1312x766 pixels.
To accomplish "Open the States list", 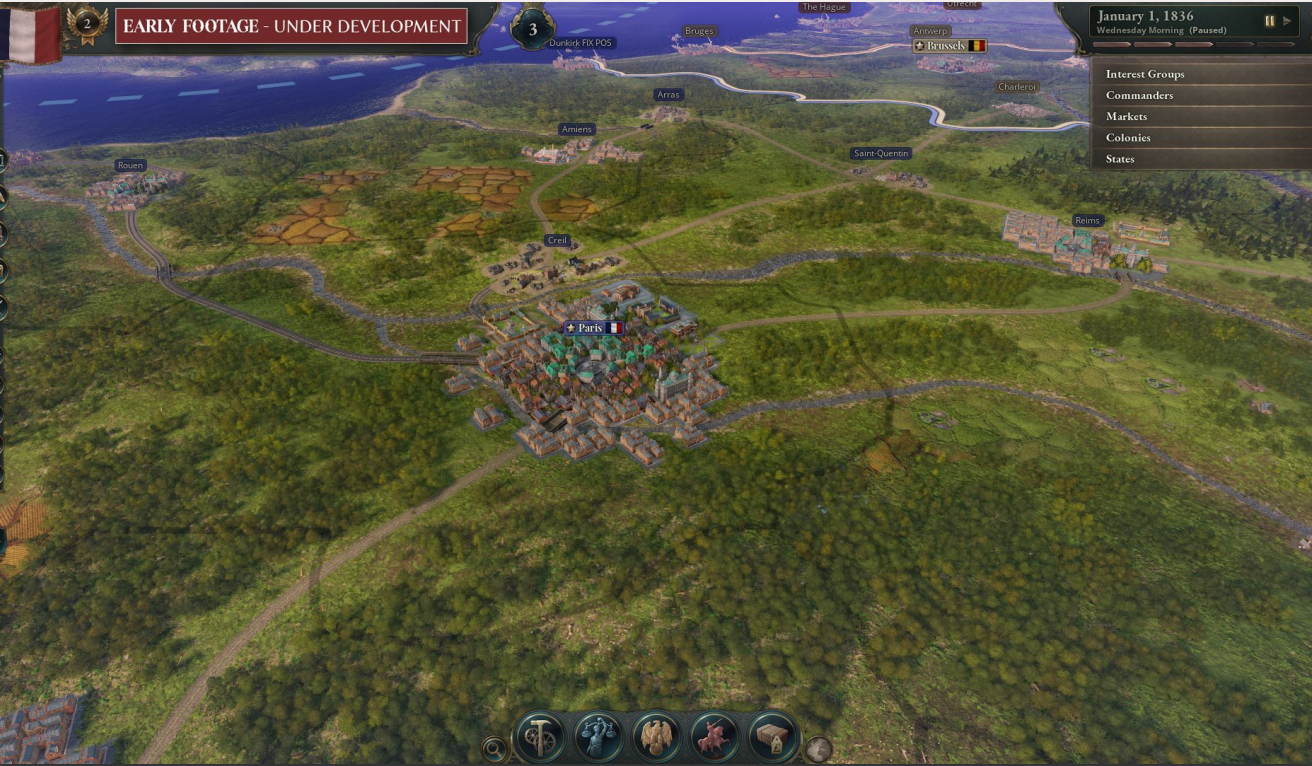I will tap(1120, 159).
